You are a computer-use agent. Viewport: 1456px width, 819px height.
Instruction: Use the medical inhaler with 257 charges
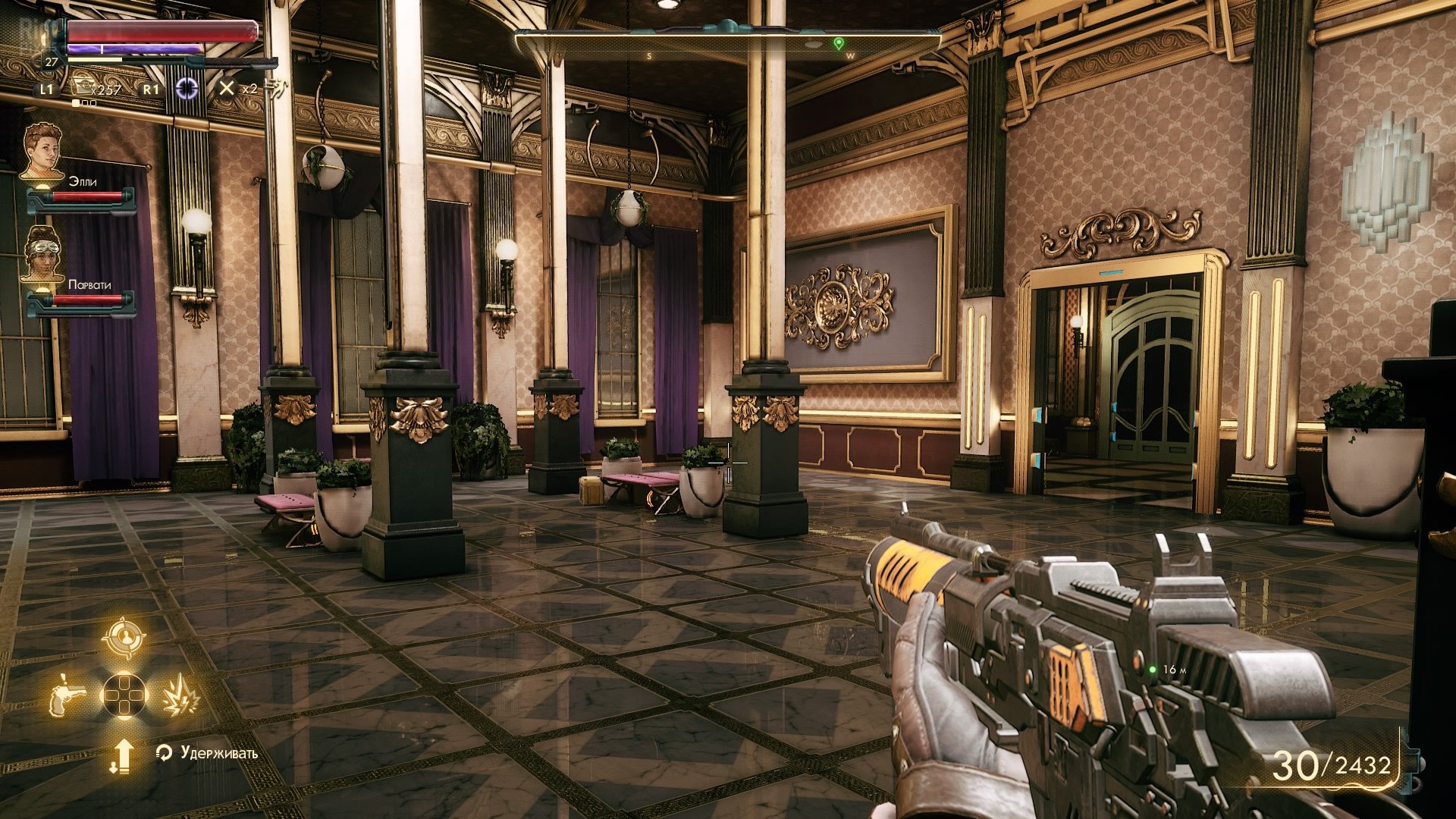[x=82, y=88]
